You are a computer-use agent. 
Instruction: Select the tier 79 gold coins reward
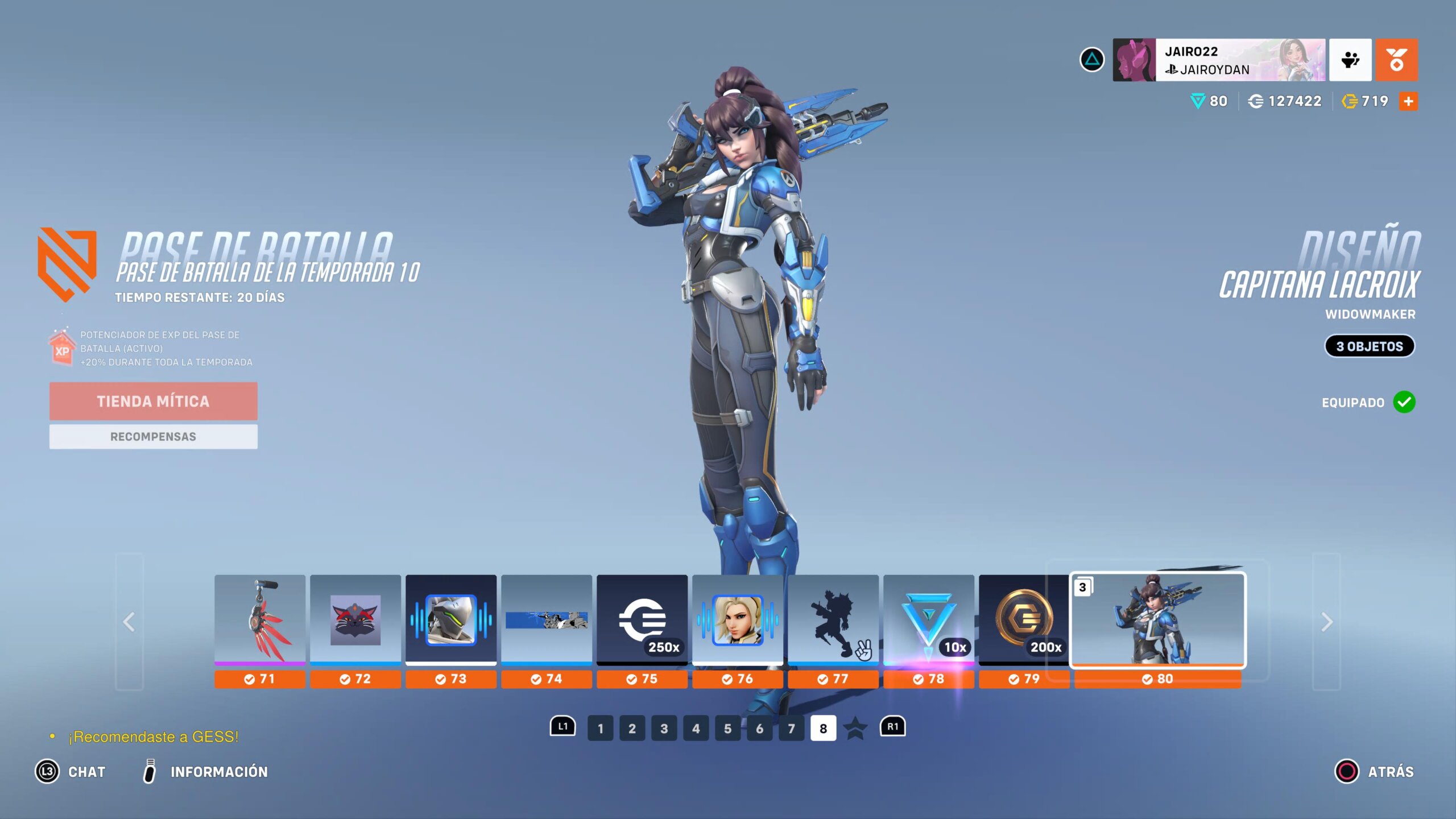click(x=1024, y=620)
